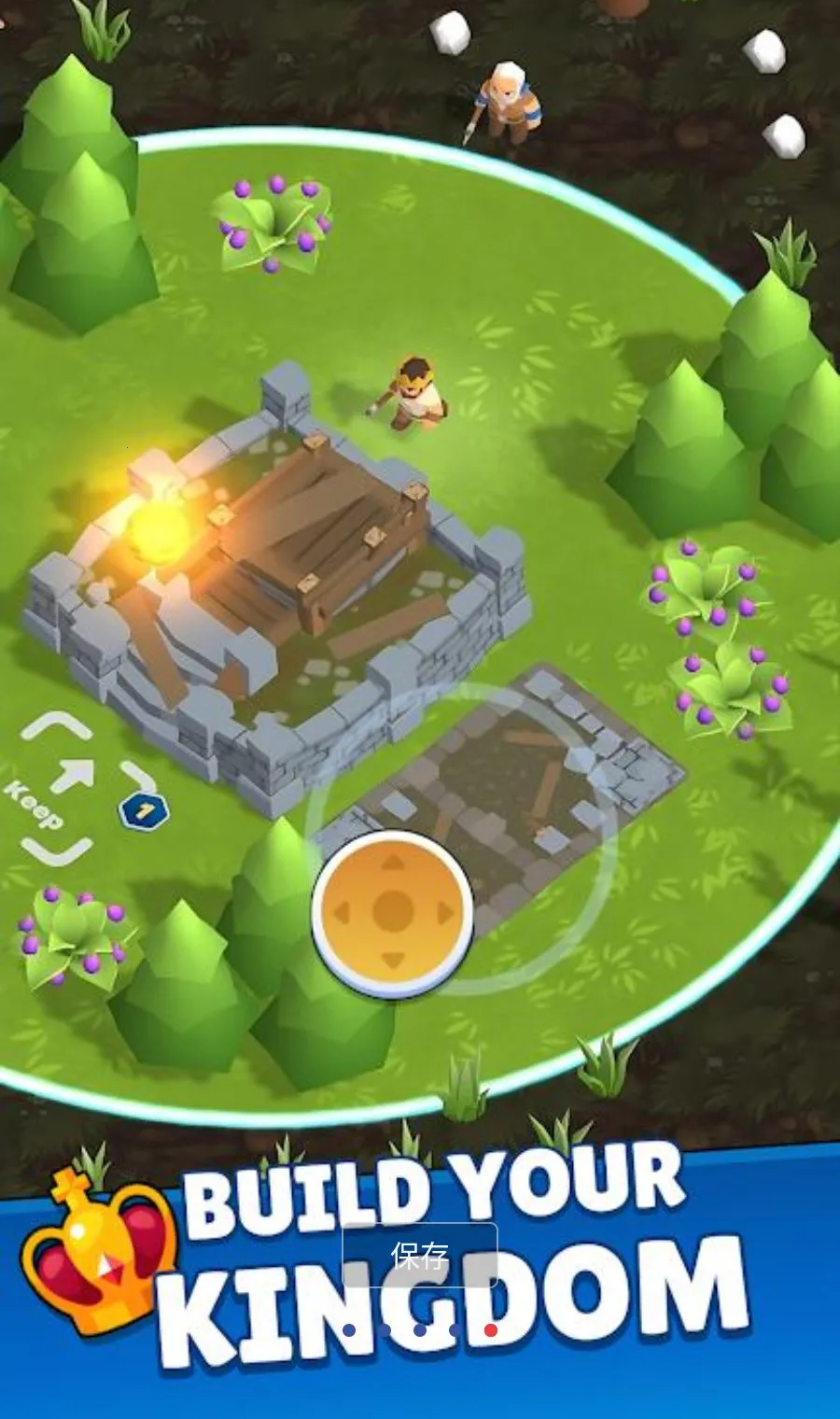Select the red page indicator dot

pos(491,1330)
